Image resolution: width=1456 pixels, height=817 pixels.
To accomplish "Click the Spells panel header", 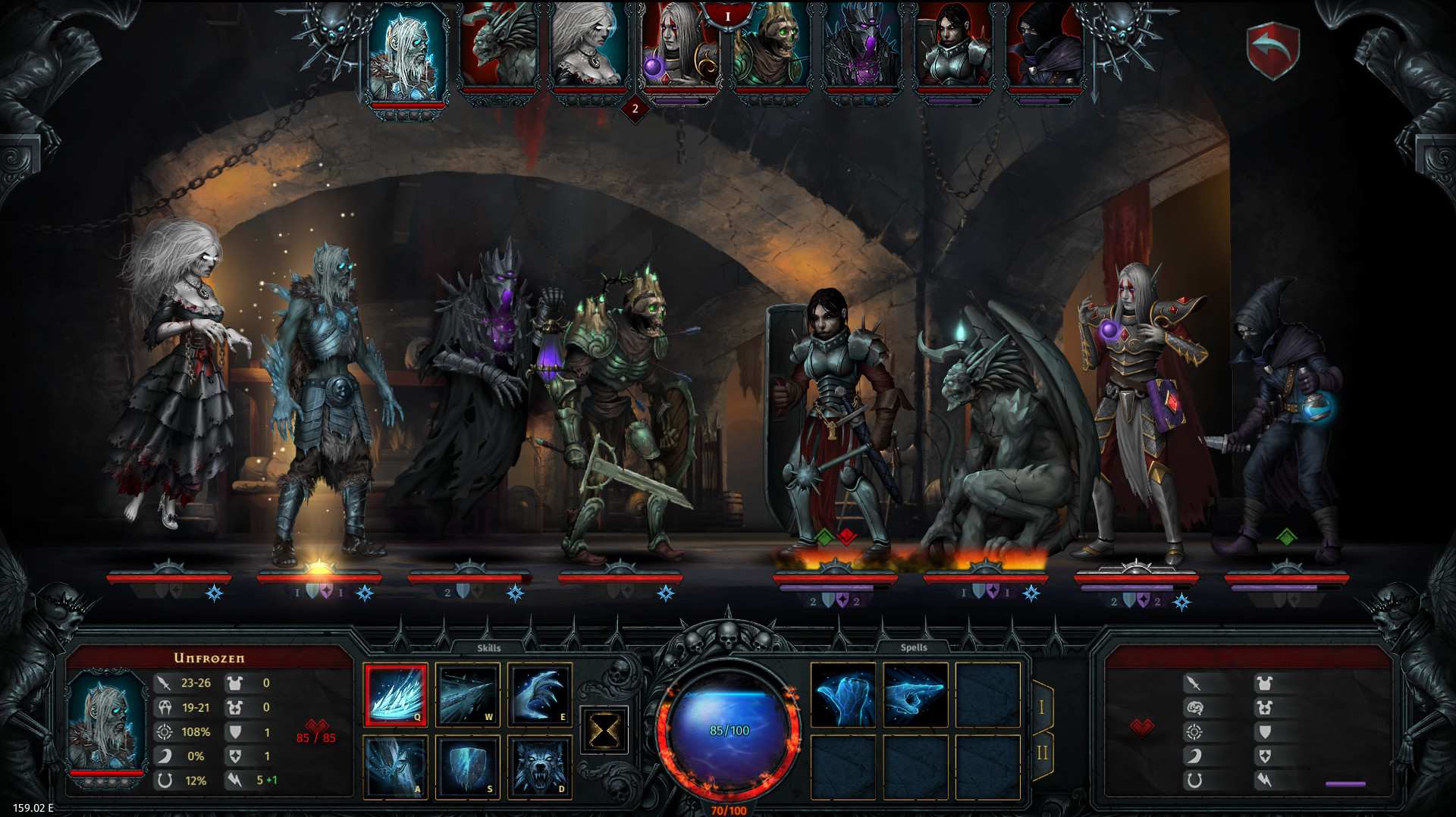I will pyautogui.click(x=914, y=647).
